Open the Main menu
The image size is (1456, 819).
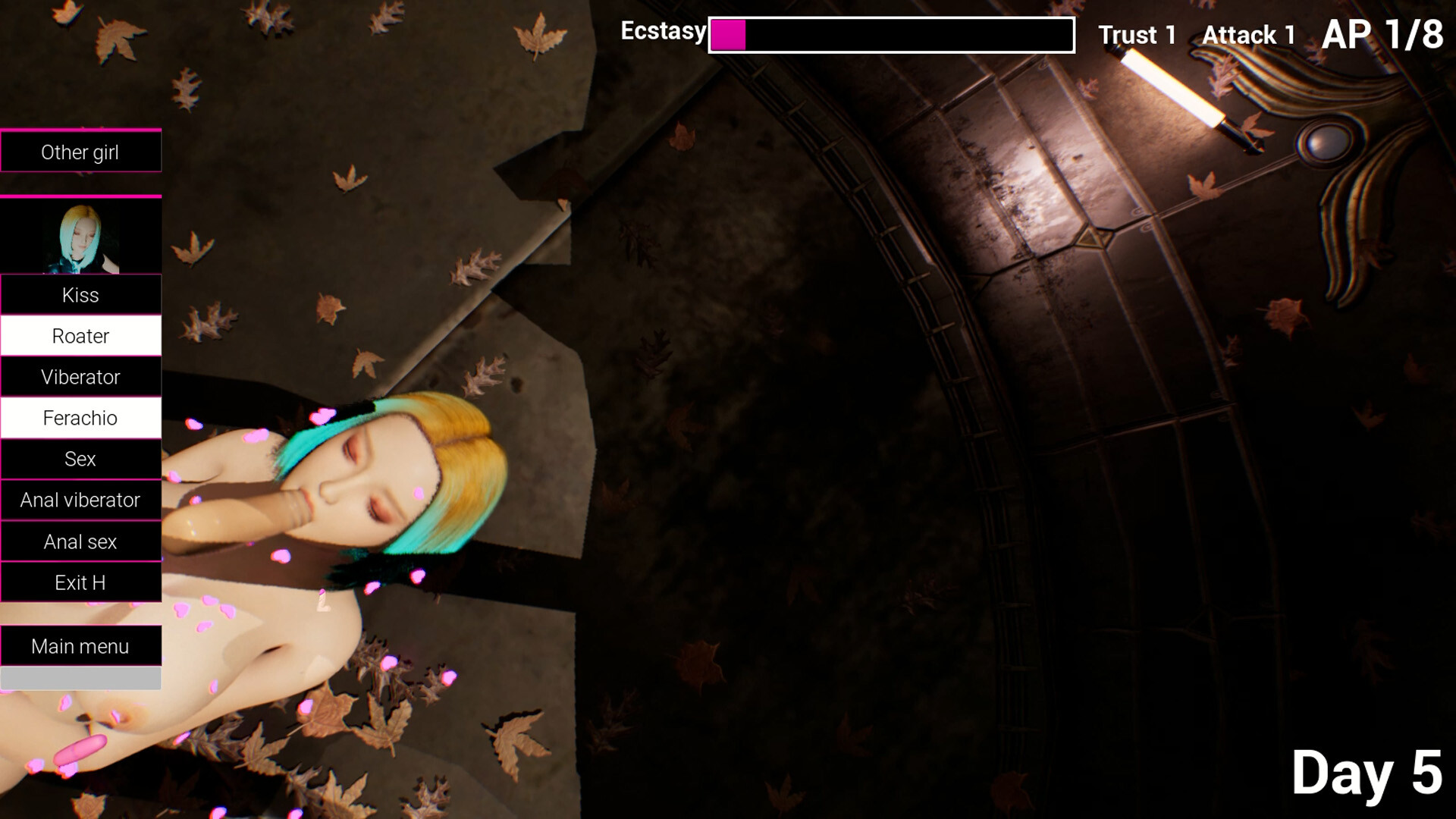pyautogui.click(x=80, y=646)
